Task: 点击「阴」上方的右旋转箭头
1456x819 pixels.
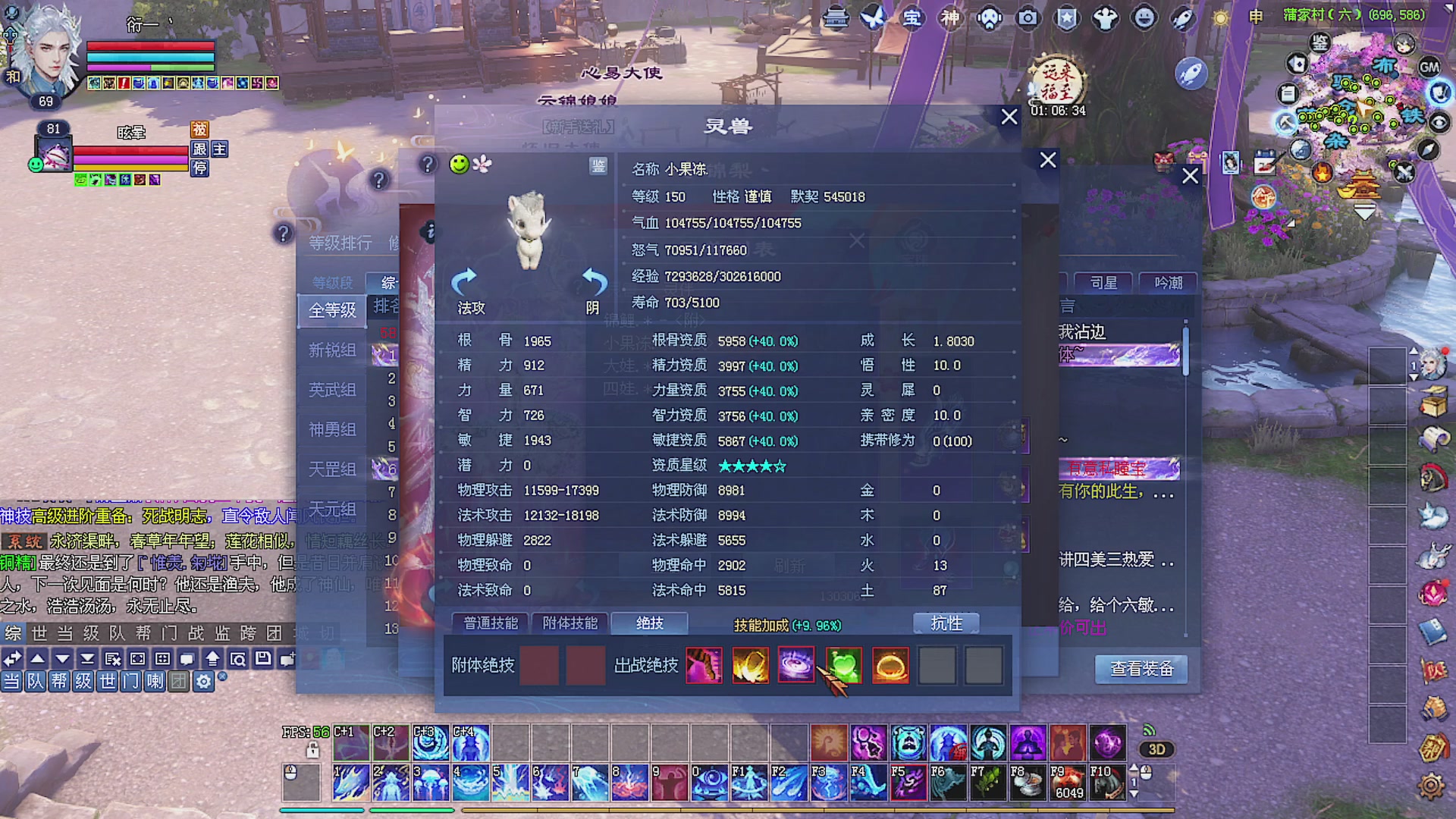Action: point(593,282)
